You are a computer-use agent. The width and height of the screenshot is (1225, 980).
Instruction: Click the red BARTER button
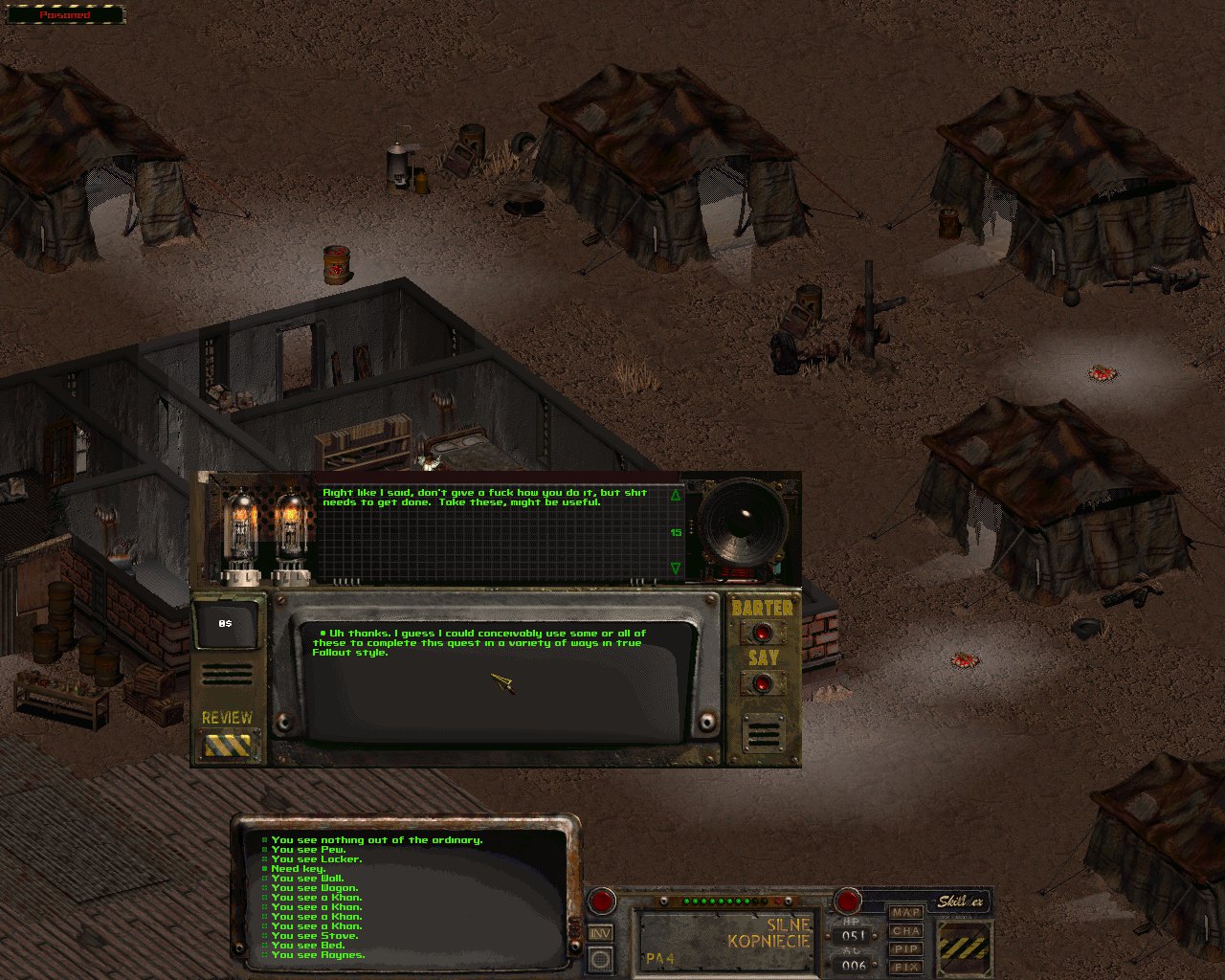[x=763, y=633]
